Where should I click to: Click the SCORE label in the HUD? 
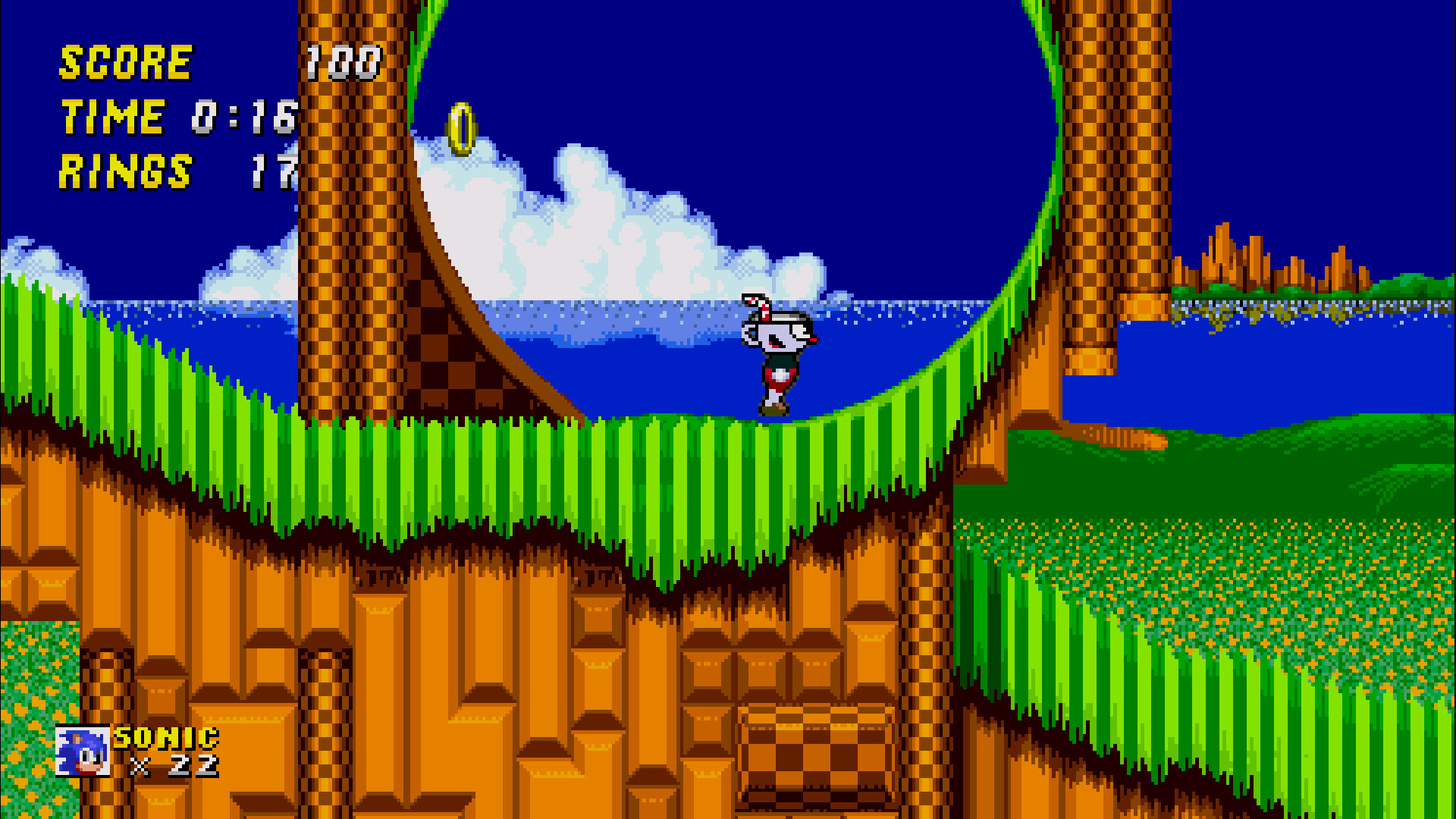(x=125, y=61)
